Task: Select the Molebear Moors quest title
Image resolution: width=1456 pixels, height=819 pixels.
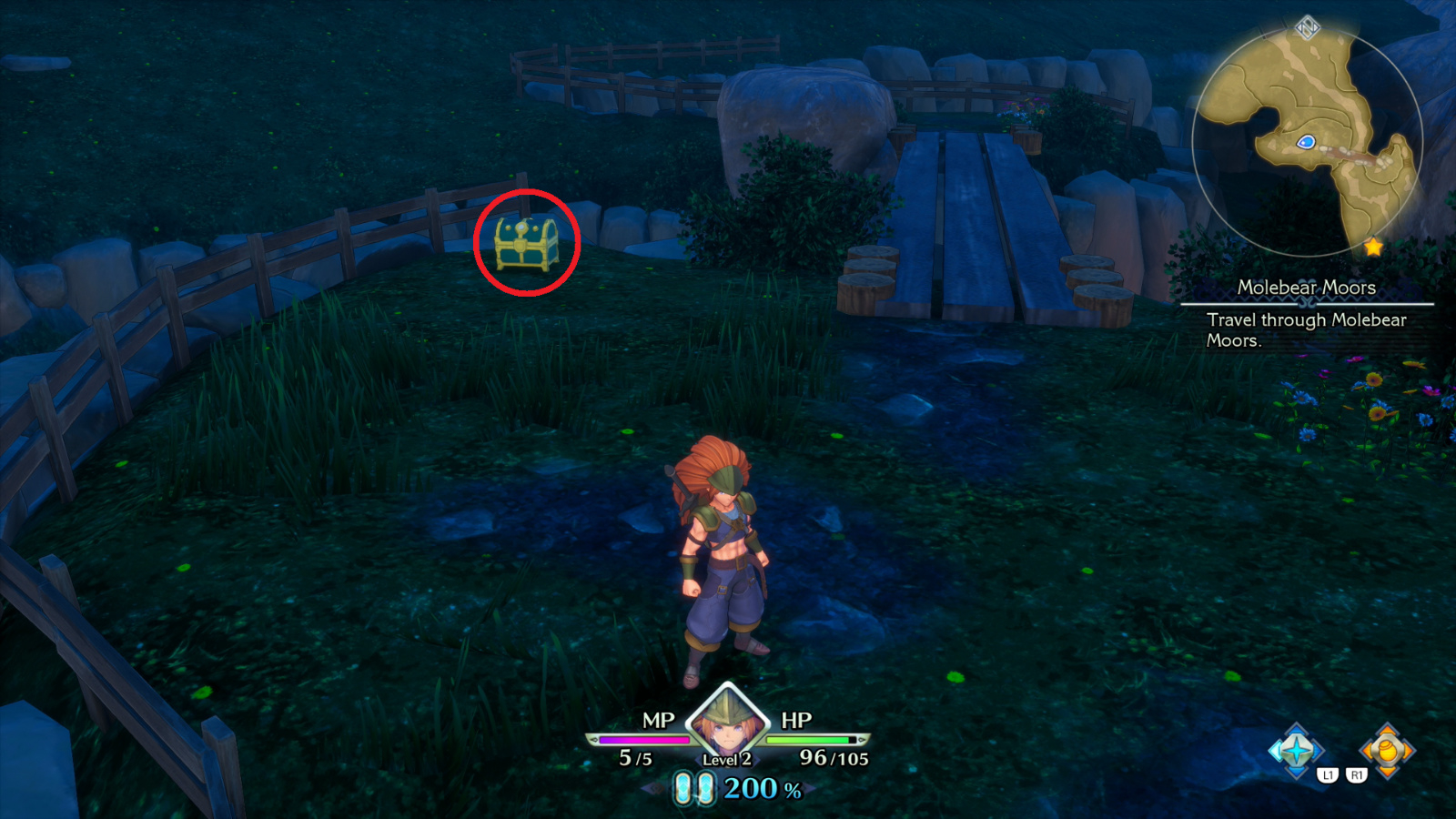Action: tap(1309, 286)
